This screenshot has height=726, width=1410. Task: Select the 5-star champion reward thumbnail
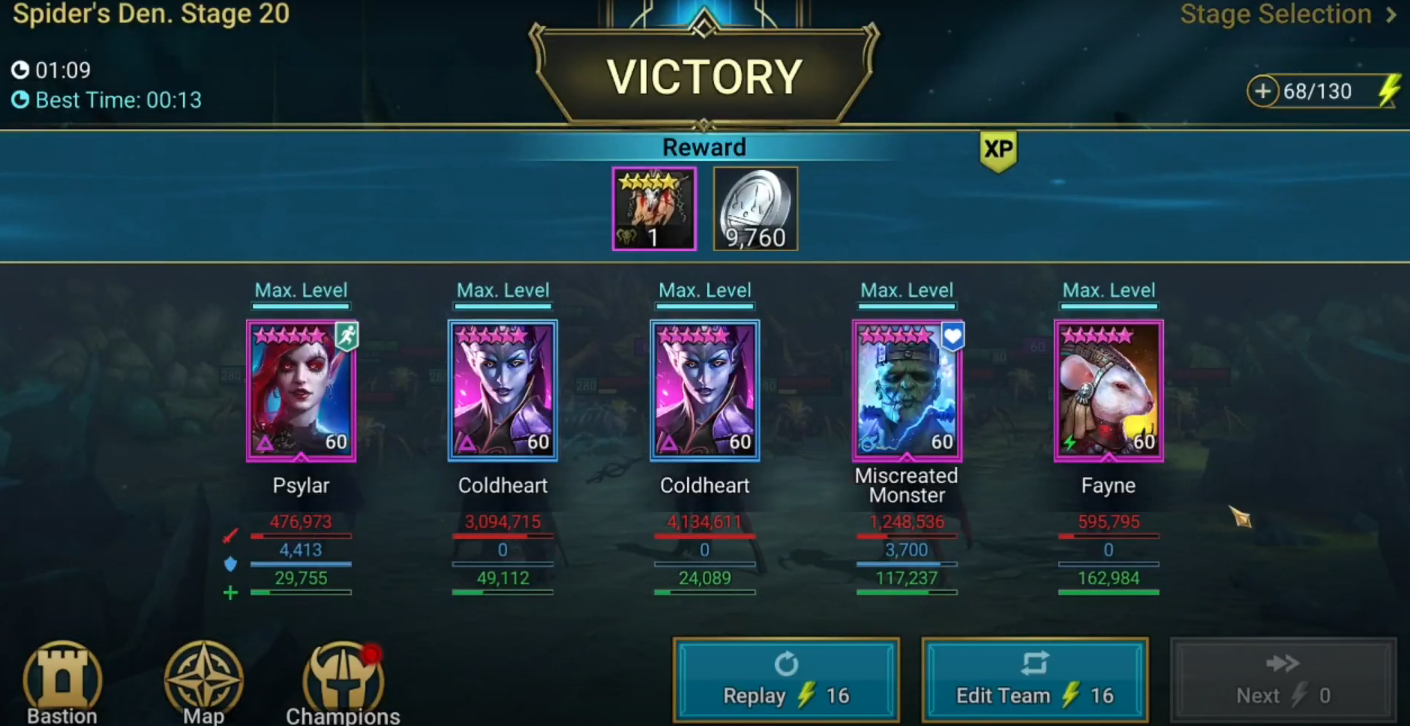(654, 208)
